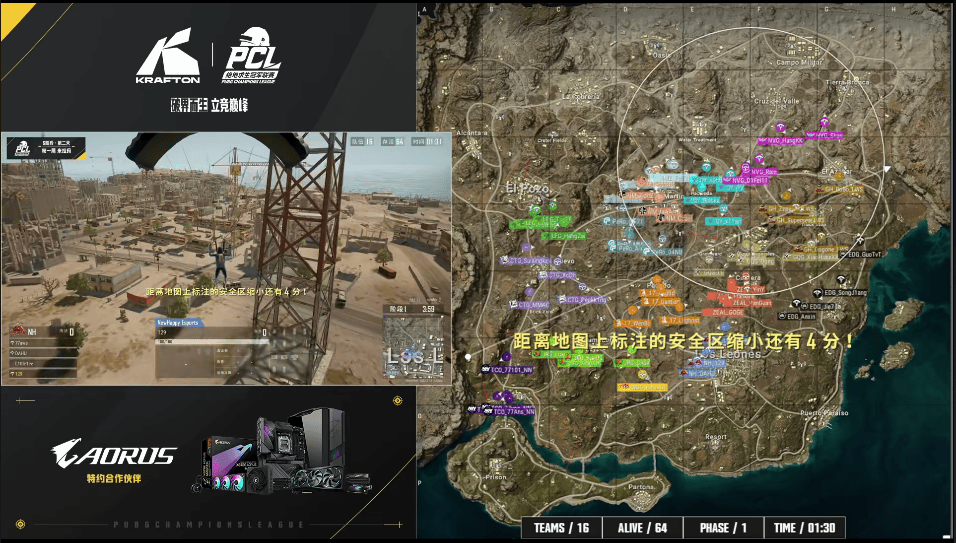Select the CTG_MMAC player marker
Image resolution: width=956 pixels, height=543 pixels.
point(532,304)
